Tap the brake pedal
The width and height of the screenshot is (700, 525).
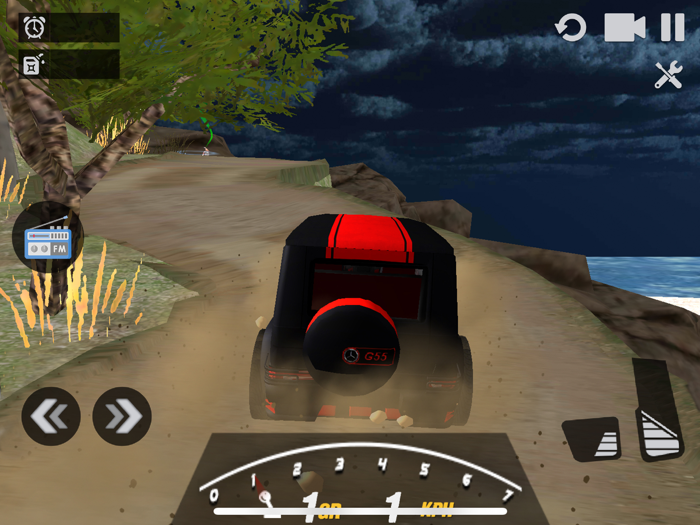click(592, 439)
